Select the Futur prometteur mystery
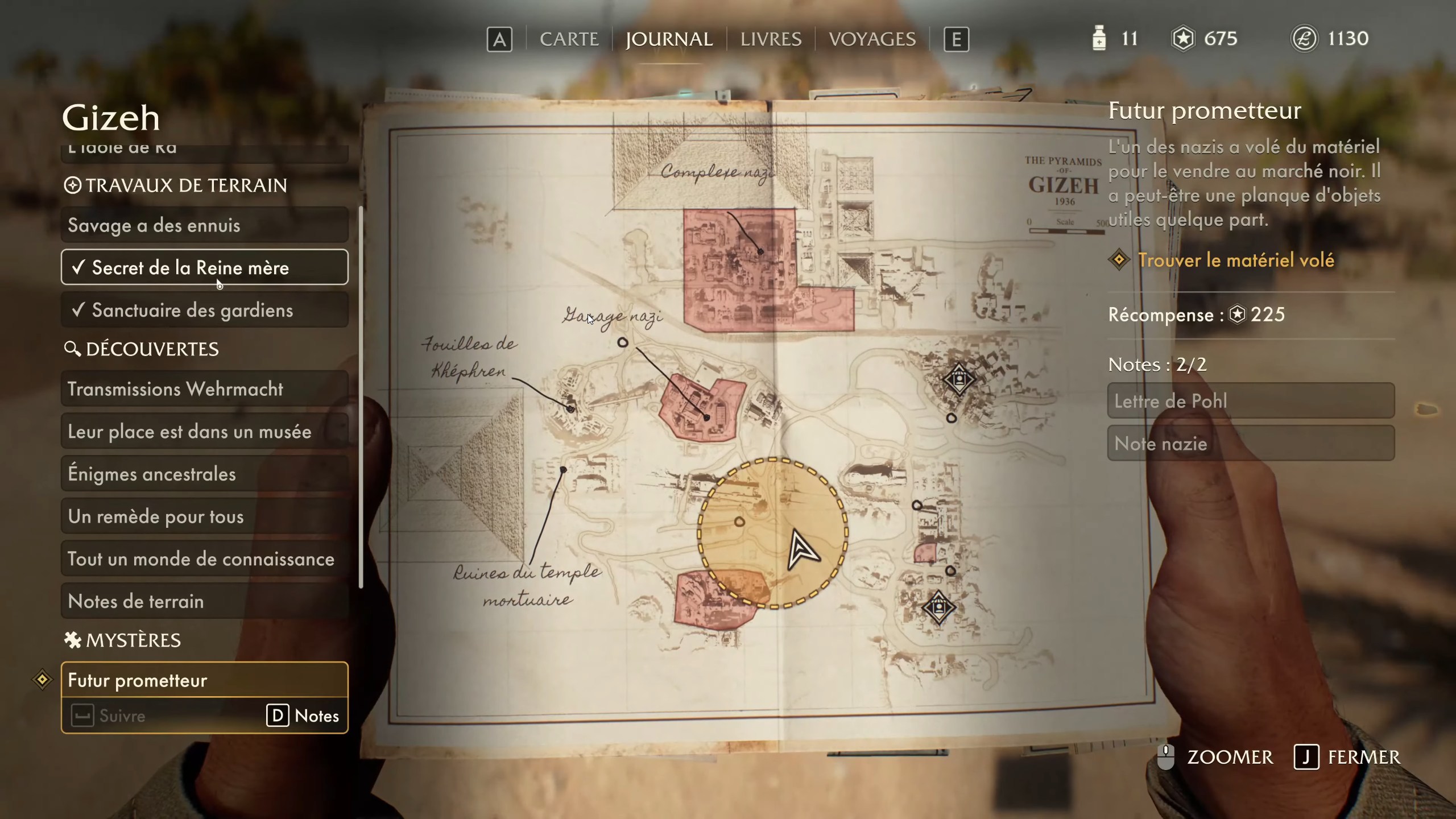Viewport: 1456px width, 819px height. point(205,680)
